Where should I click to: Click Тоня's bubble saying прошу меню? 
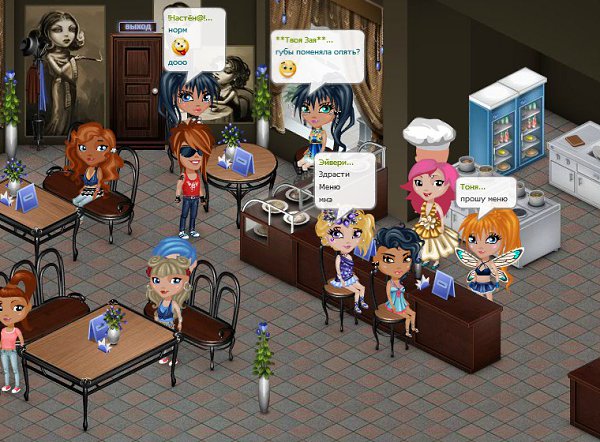point(487,193)
